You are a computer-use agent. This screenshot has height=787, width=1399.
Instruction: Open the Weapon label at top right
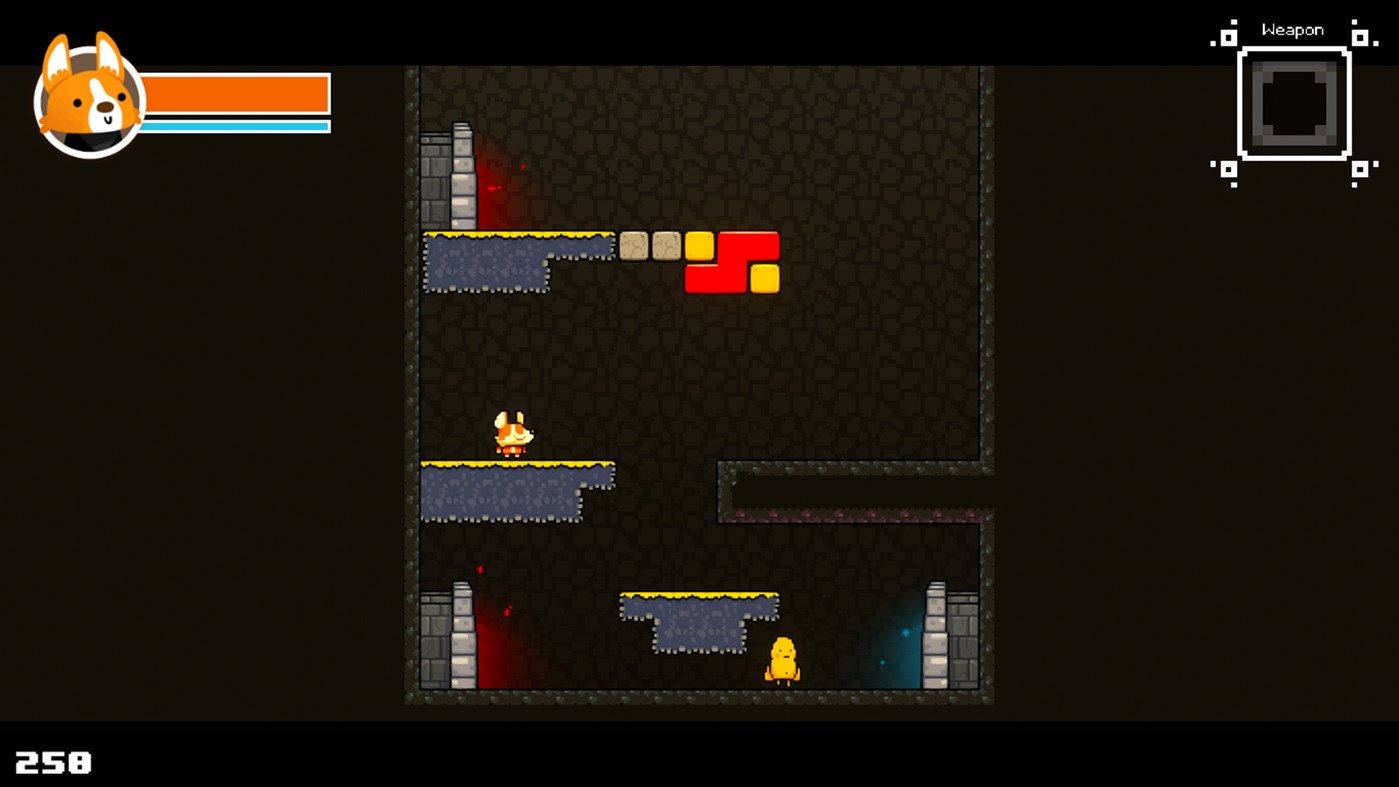click(x=1293, y=29)
